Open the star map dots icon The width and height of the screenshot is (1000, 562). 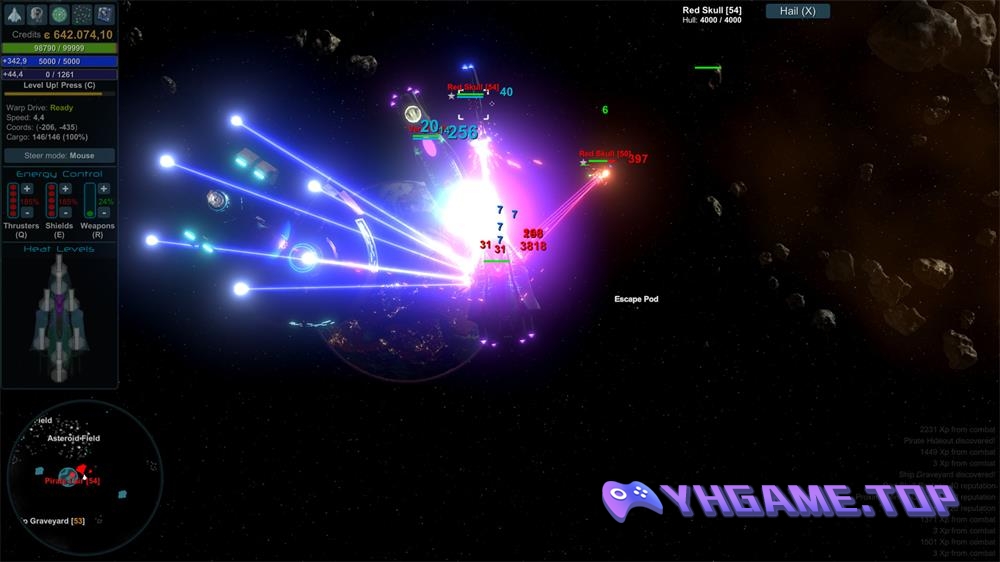(82, 14)
